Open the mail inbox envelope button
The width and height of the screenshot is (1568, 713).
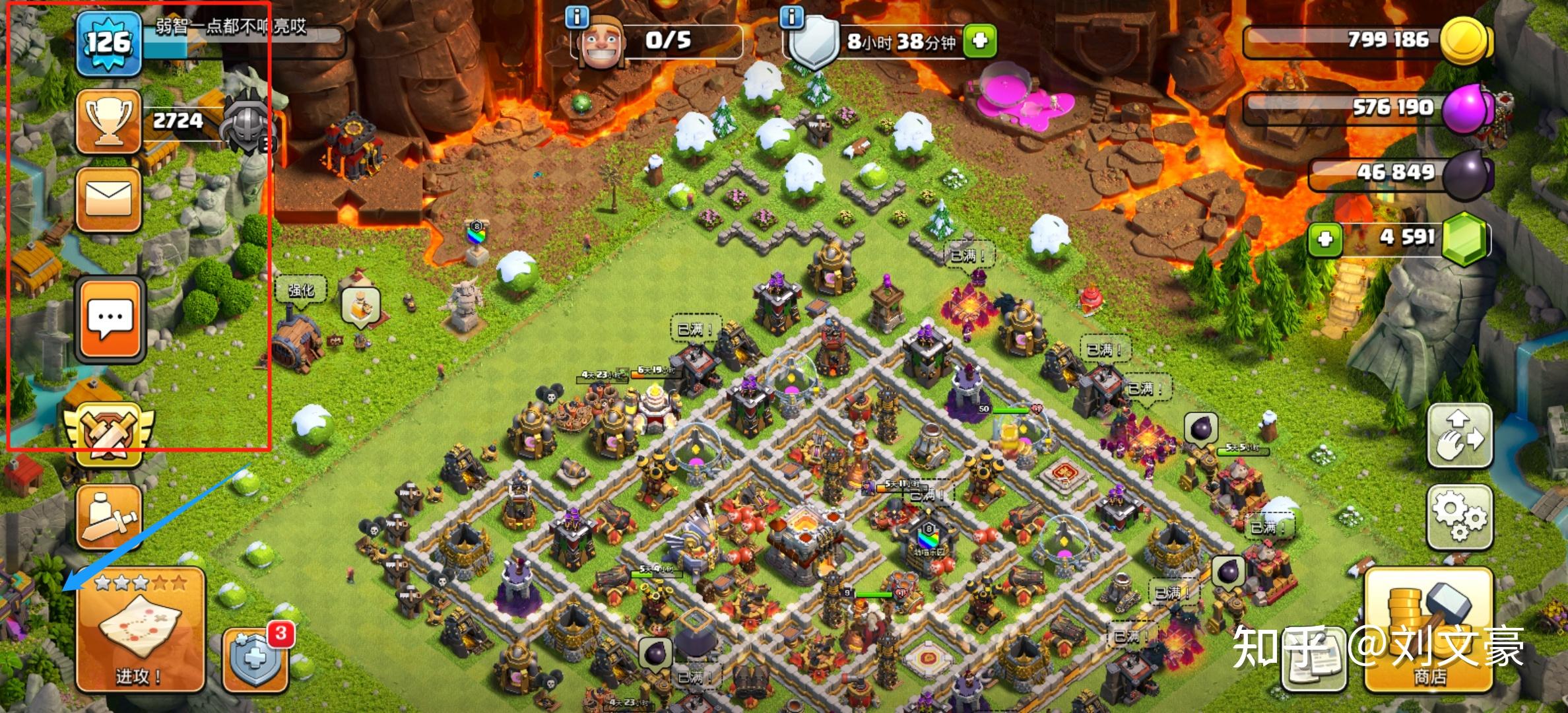click(x=108, y=198)
